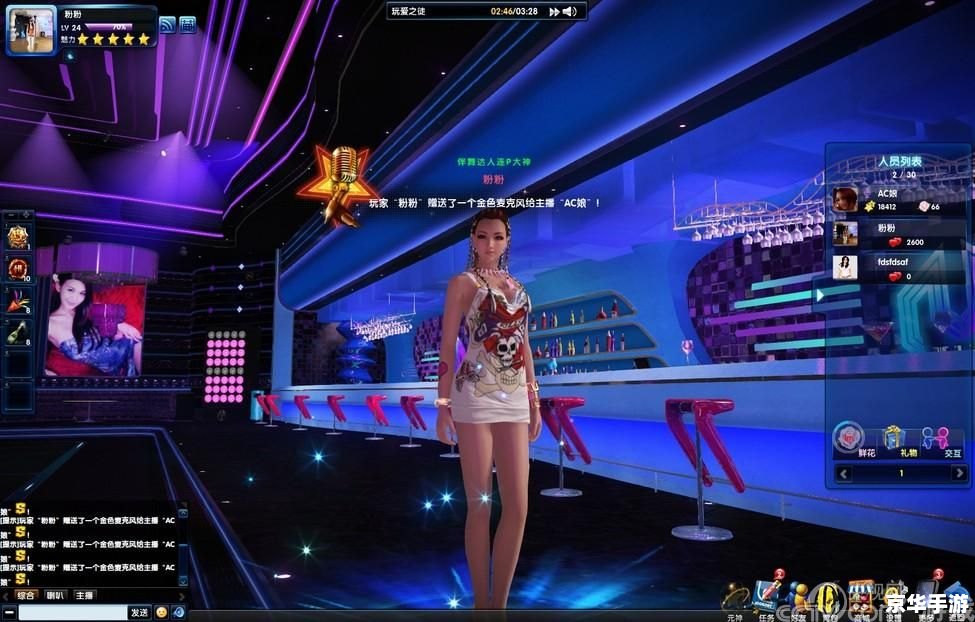The width and height of the screenshot is (975, 622).
Task: Select fdsfdsaf in the player list
Action: point(890,268)
